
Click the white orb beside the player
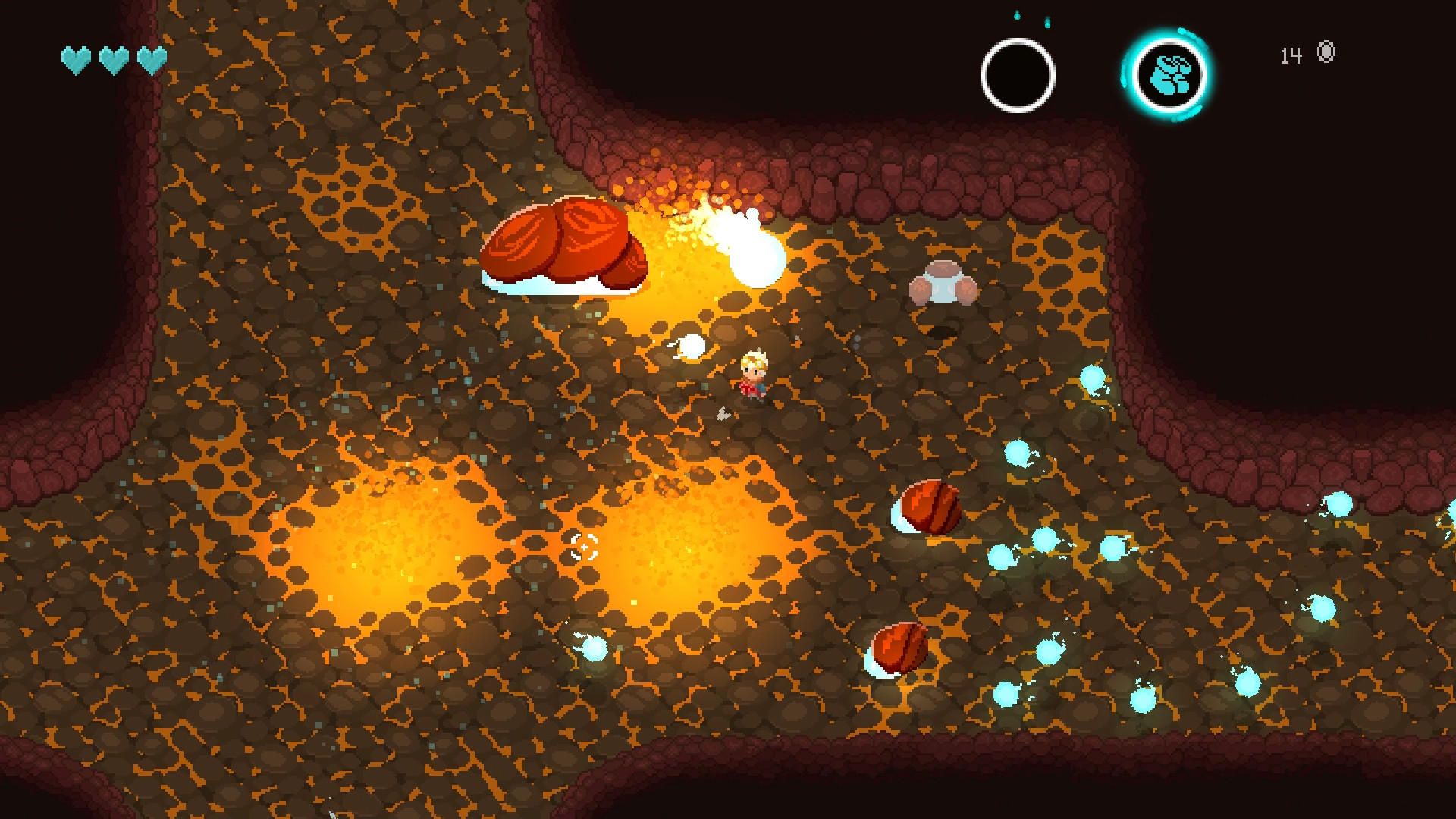pyautogui.click(x=691, y=347)
